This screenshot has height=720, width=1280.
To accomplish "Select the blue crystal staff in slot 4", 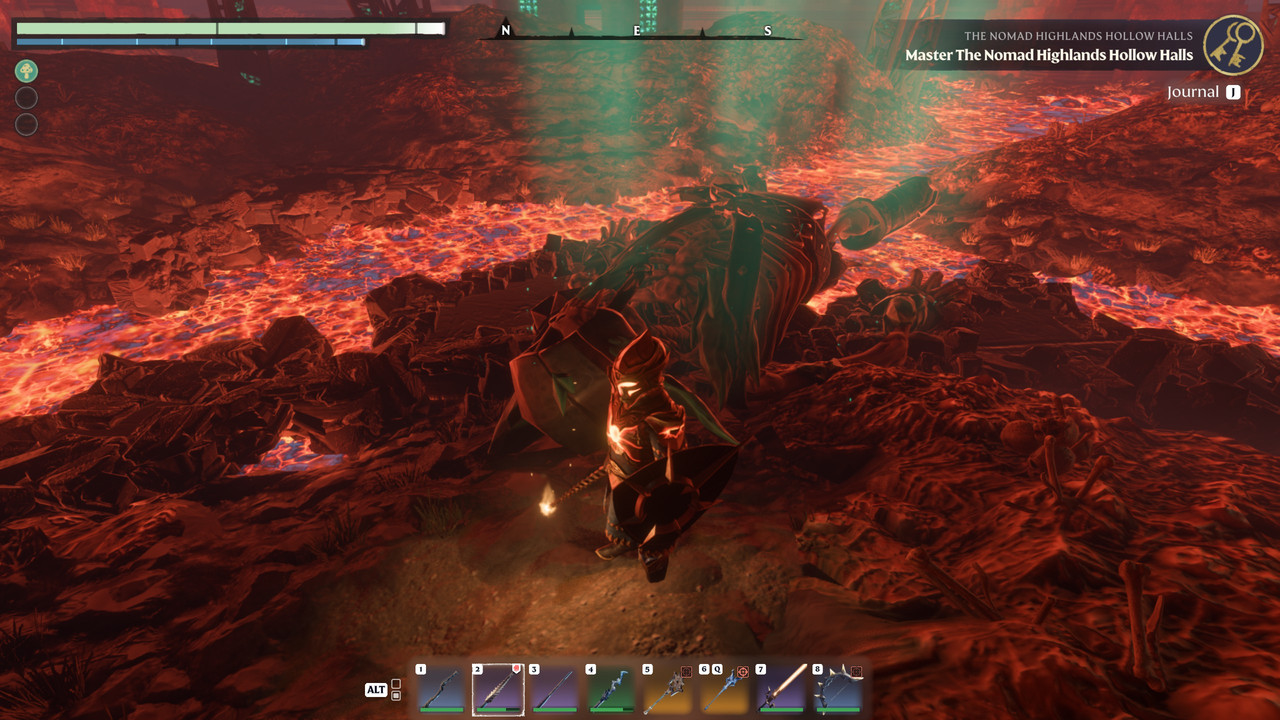I will (611, 689).
